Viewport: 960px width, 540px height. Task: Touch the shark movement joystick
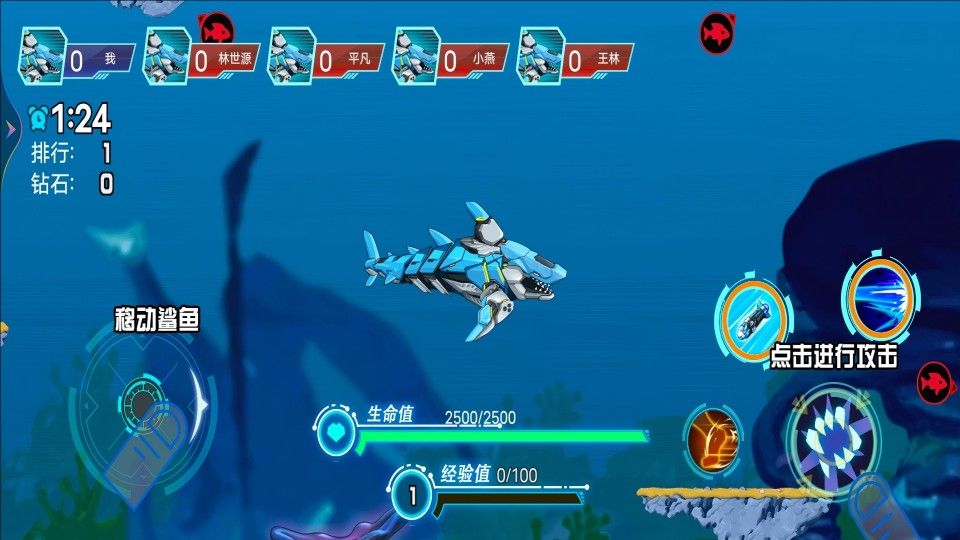[x=142, y=404]
